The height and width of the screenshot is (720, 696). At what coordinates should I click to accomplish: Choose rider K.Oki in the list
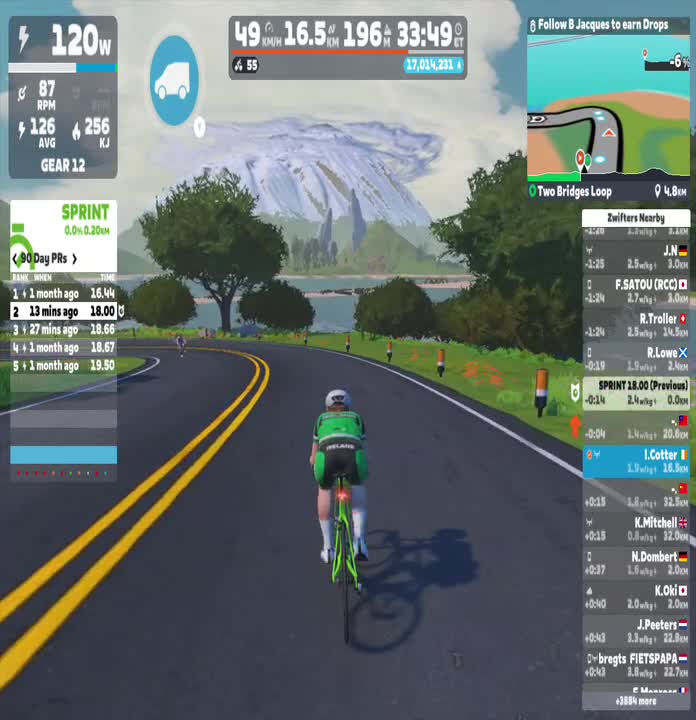pos(636,597)
